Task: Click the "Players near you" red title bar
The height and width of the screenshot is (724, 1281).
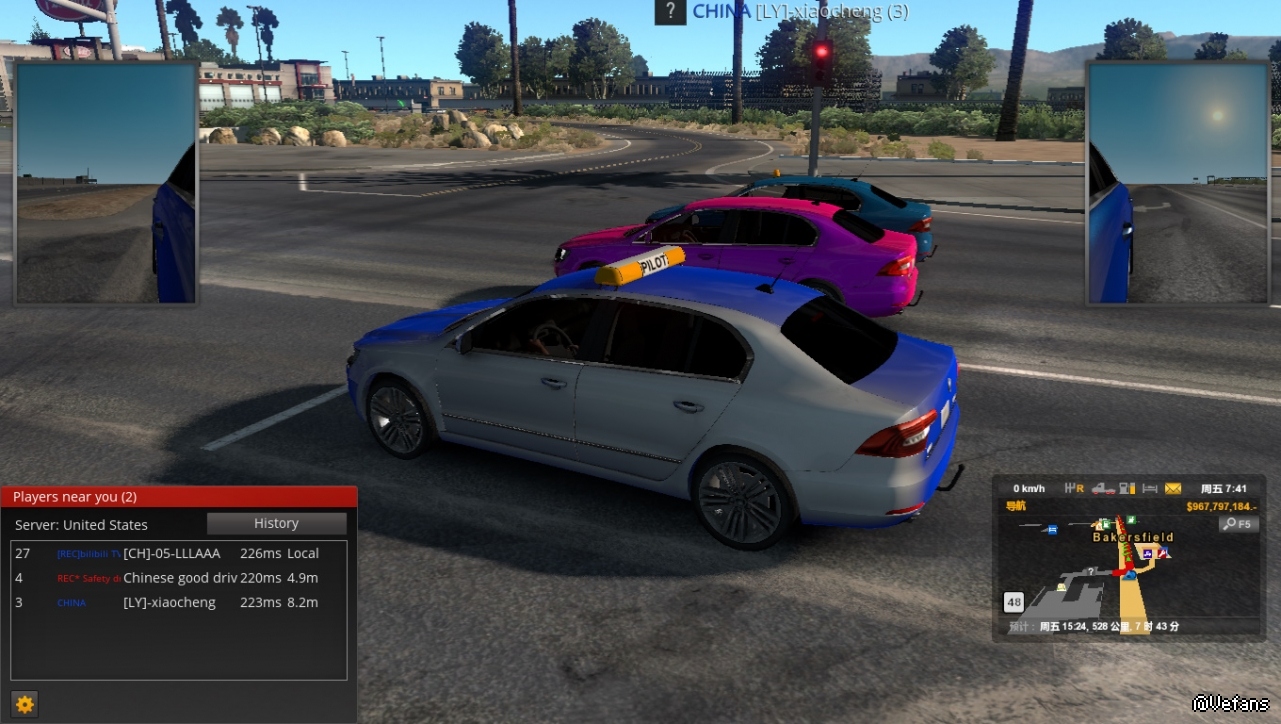Action: [179, 497]
